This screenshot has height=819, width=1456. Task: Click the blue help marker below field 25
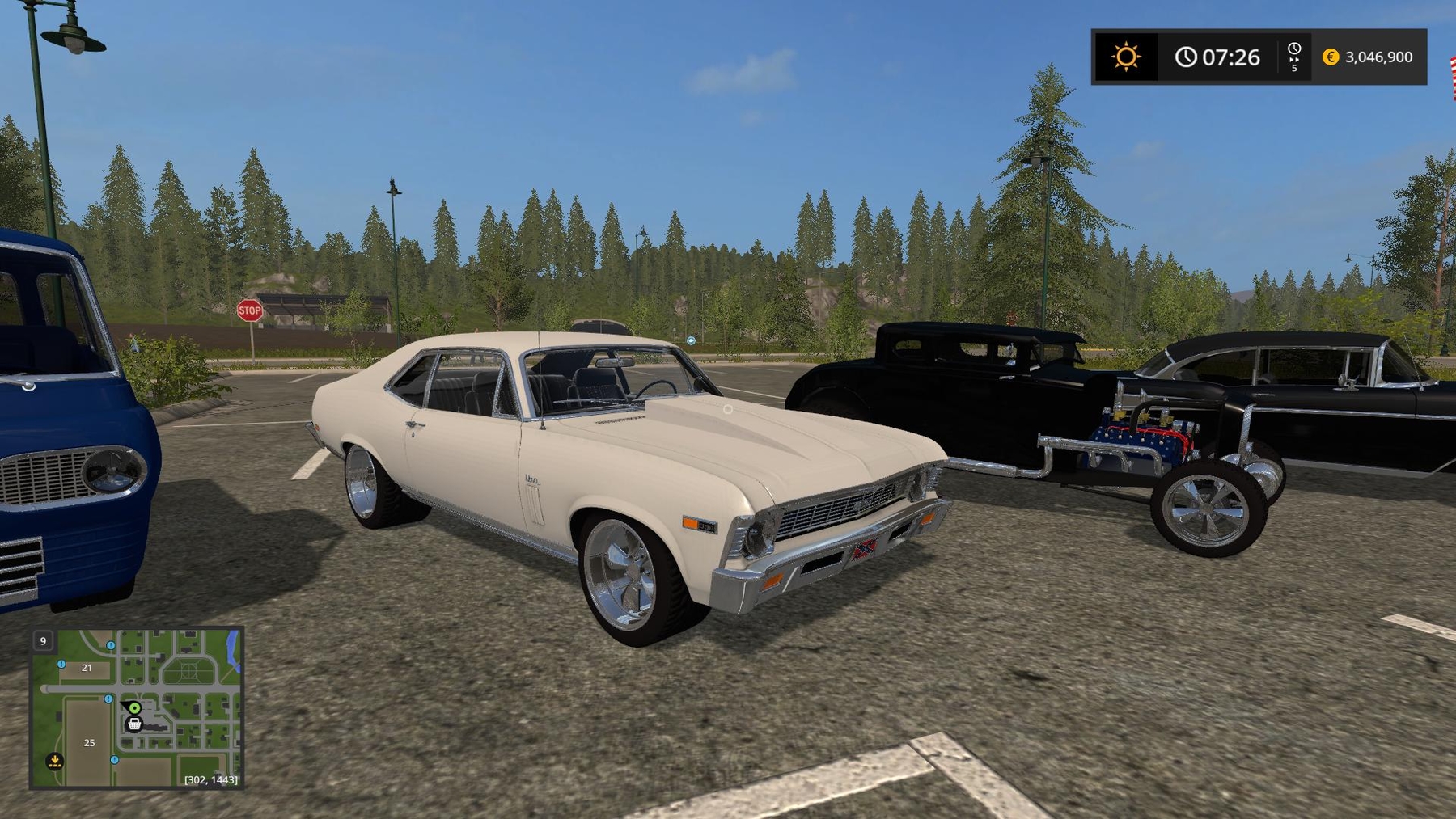[114, 760]
